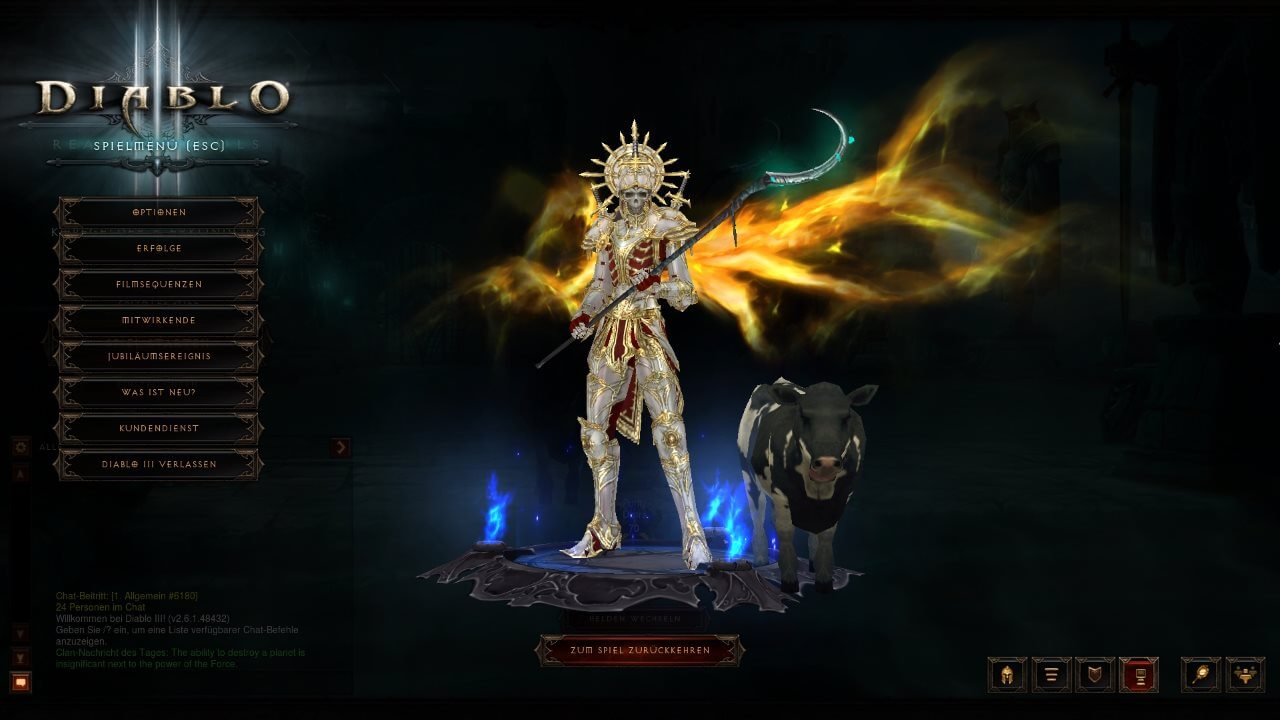Open Was ist neu?

(159, 392)
